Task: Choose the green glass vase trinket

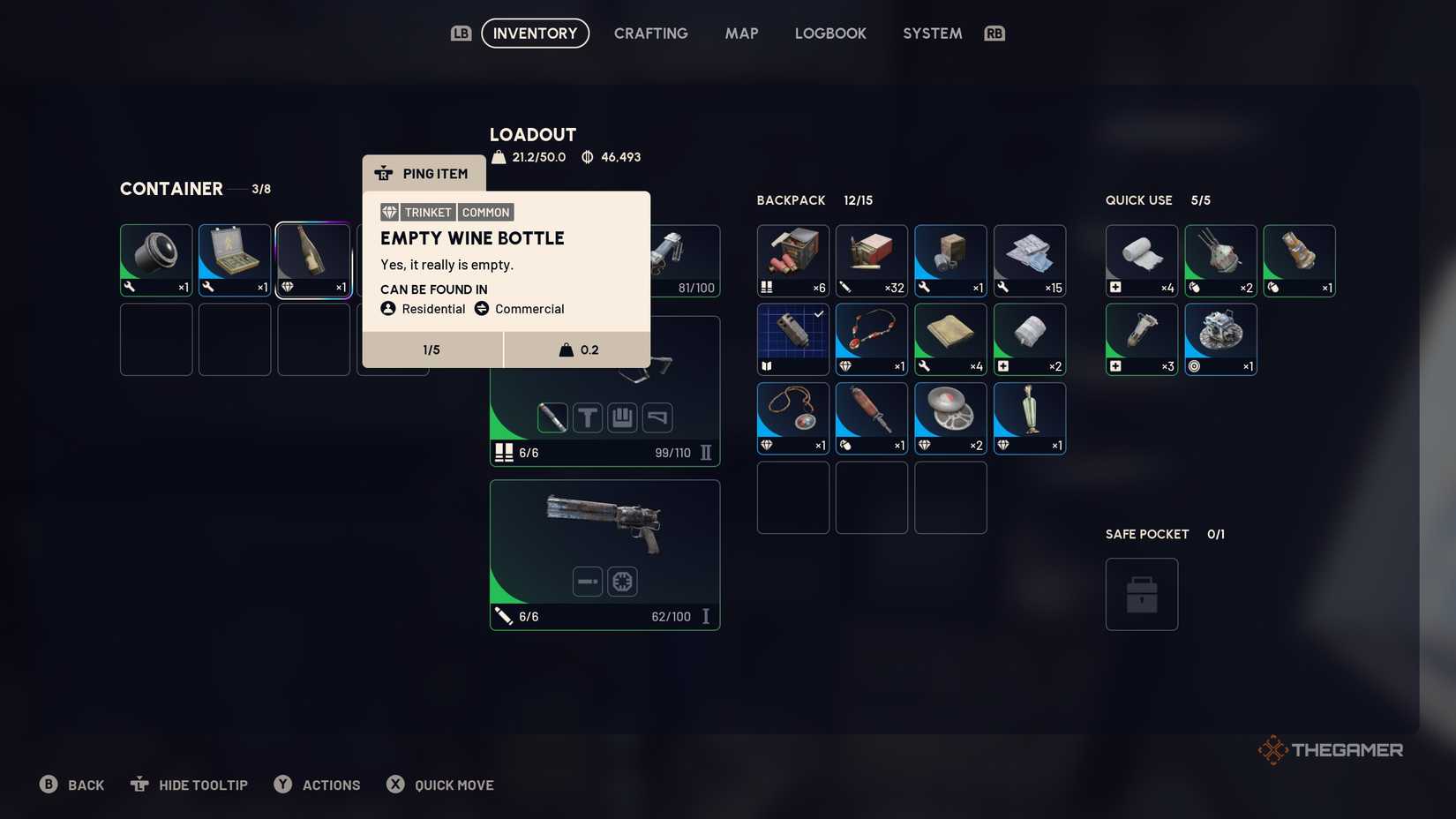Action: pyautogui.click(x=1029, y=417)
